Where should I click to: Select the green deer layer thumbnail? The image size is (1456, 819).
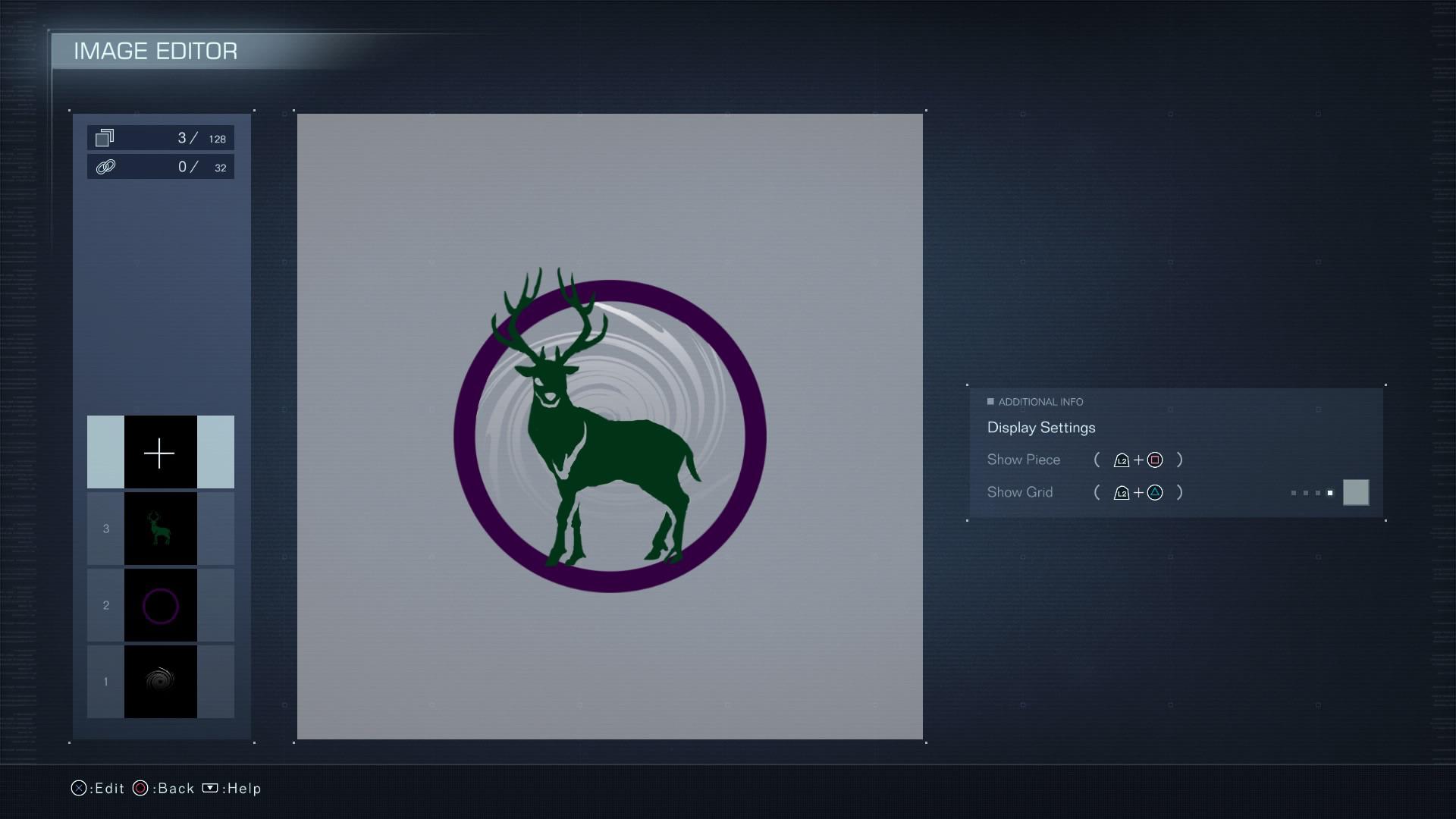(160, 529)
